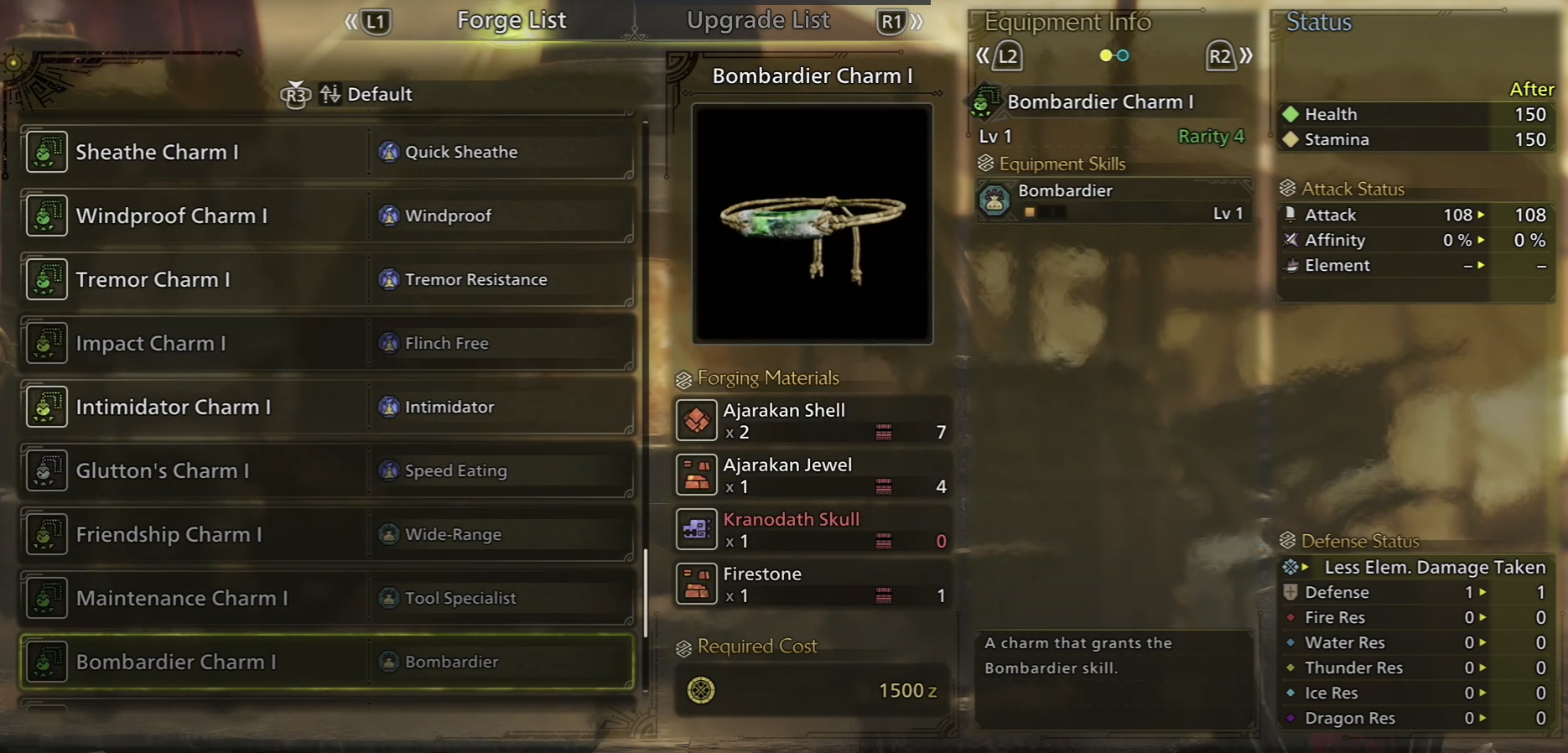Click the Windproof skill icon

pos(388,216)
